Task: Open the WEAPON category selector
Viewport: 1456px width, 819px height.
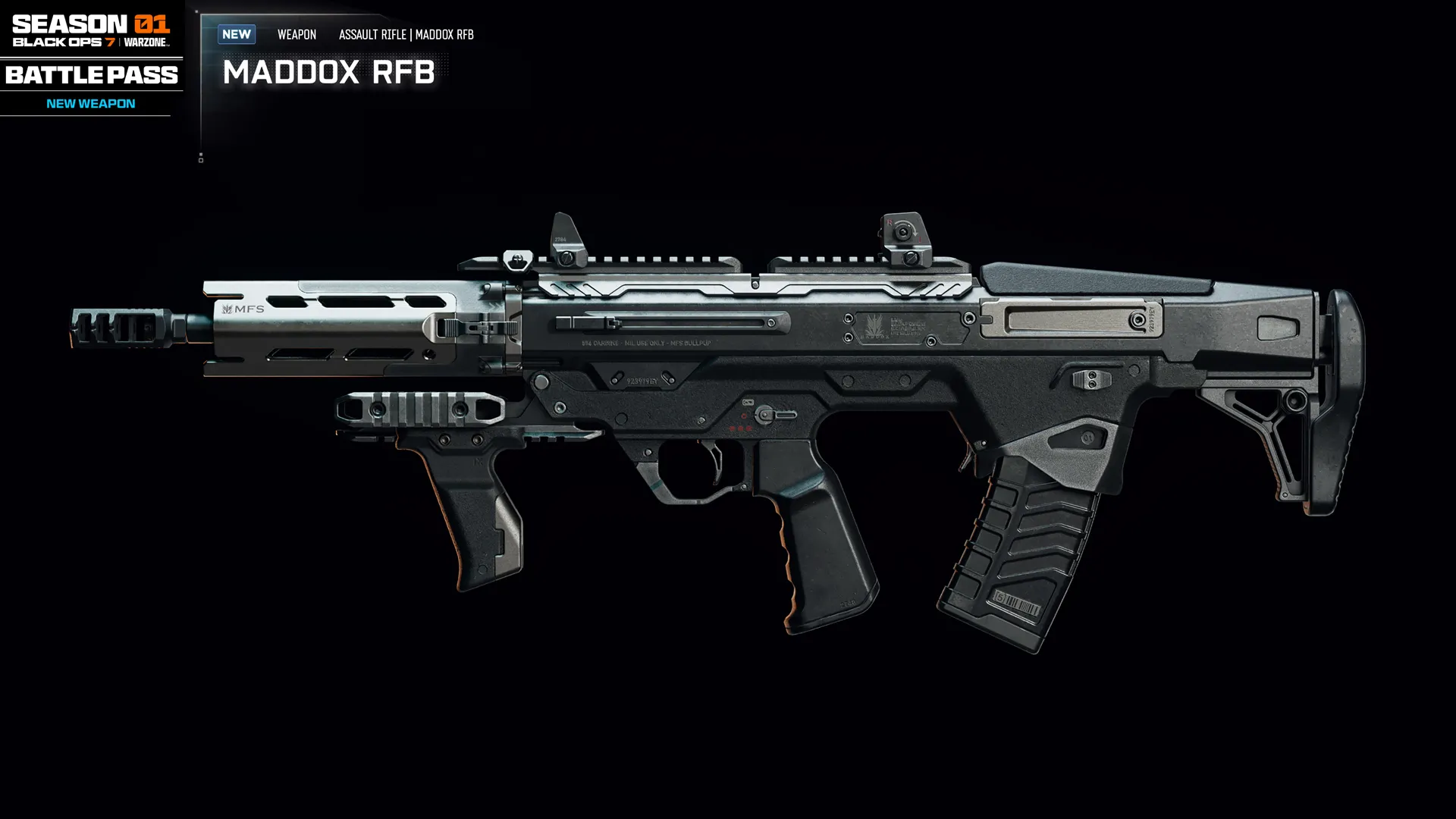Action: tap(297, 35)
